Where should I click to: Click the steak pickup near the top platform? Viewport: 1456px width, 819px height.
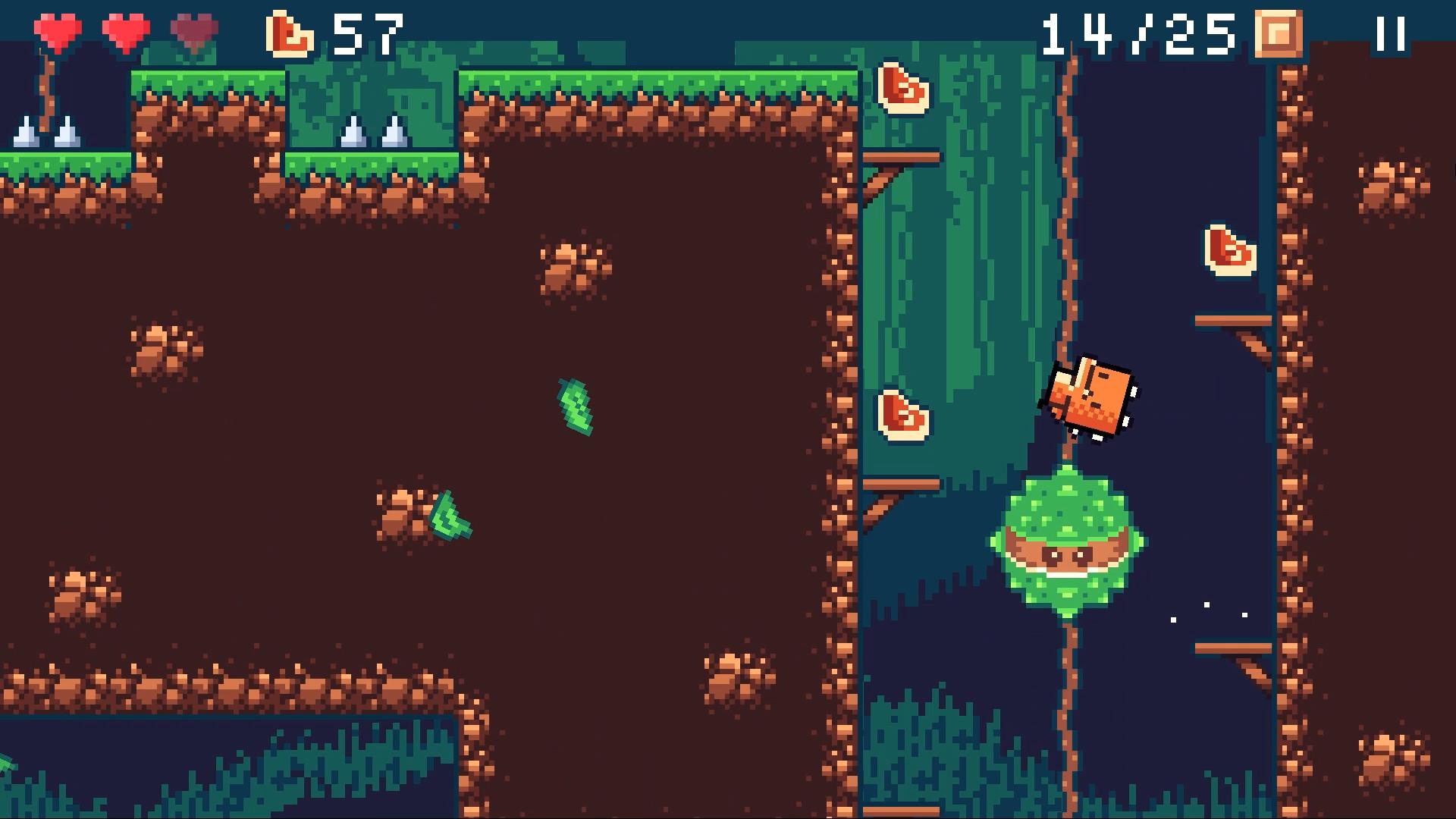(904, 89)
